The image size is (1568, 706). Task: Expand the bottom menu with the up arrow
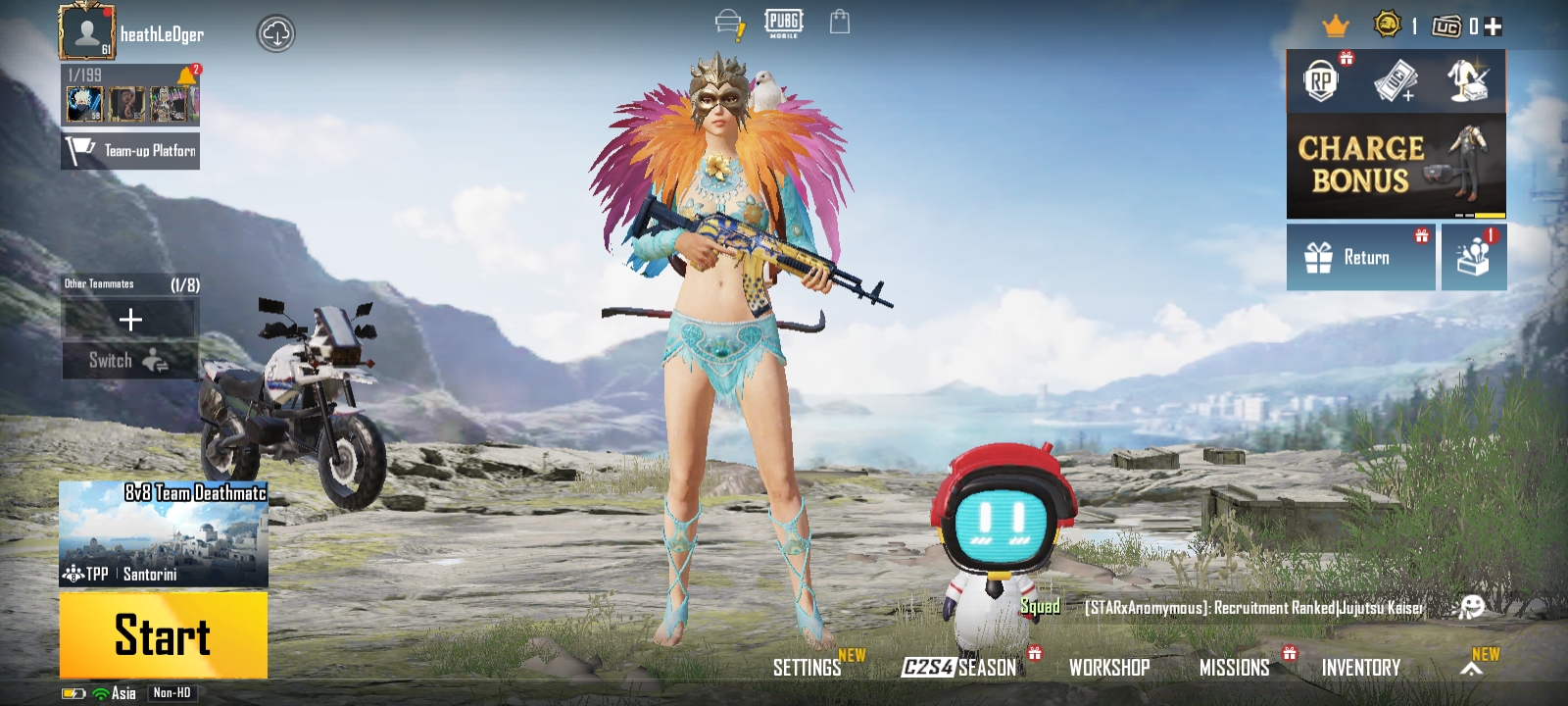click(x=1471, y=669)
